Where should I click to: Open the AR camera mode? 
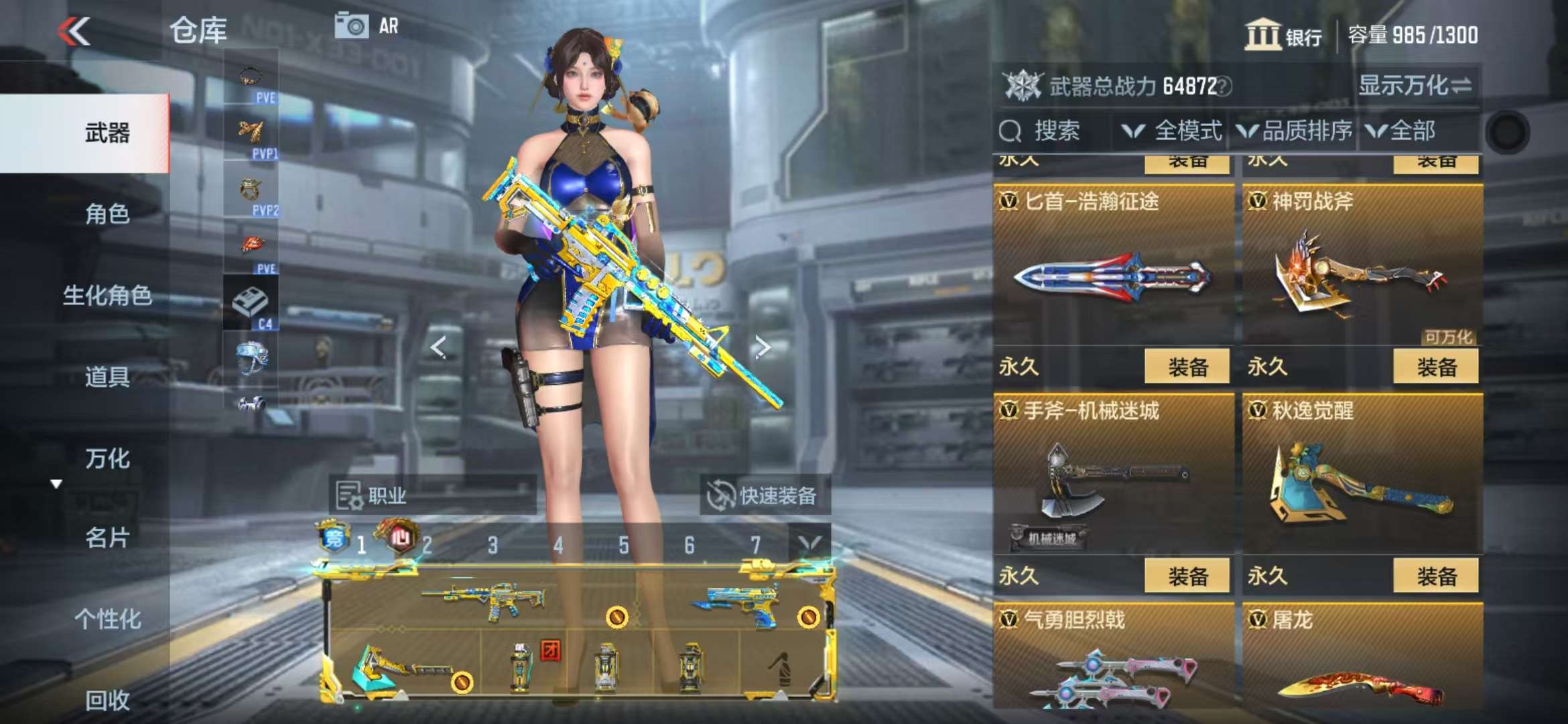coord(367,26)
